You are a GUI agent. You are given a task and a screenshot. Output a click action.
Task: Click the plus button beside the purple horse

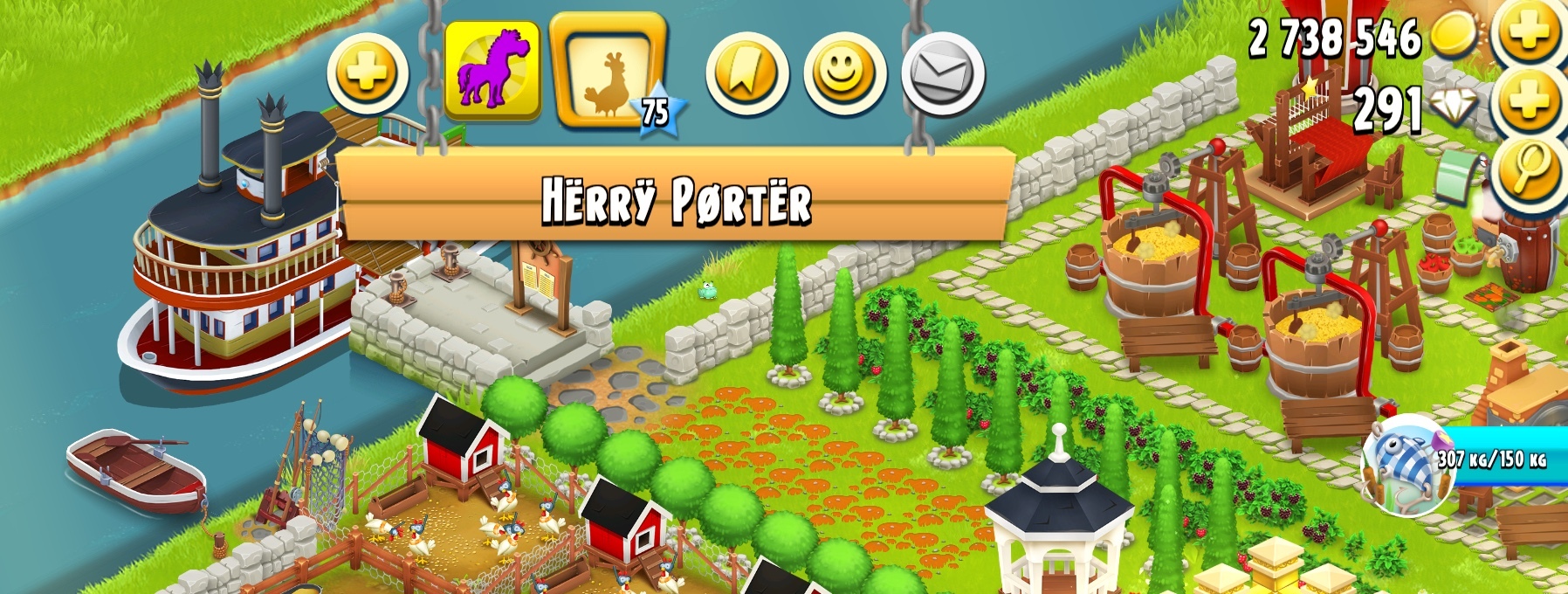[368, 75]
